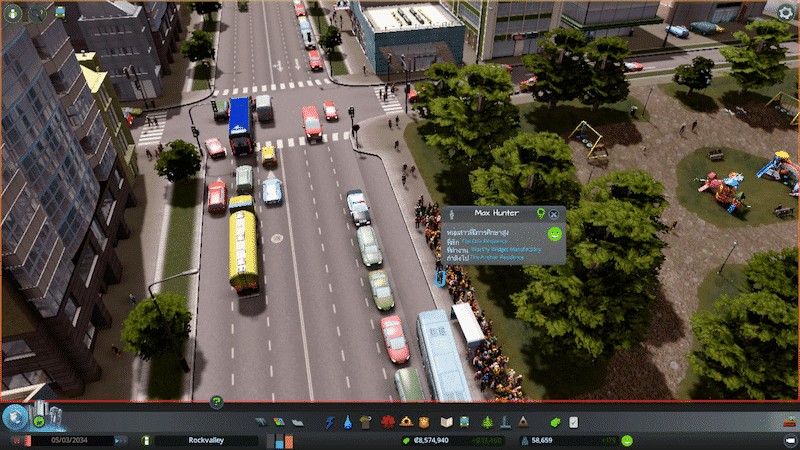The width and height of the screenshot is (800, 450).
Task: Open the Garbage menu (red bin icon)
Action: click(x=364, y=422)
